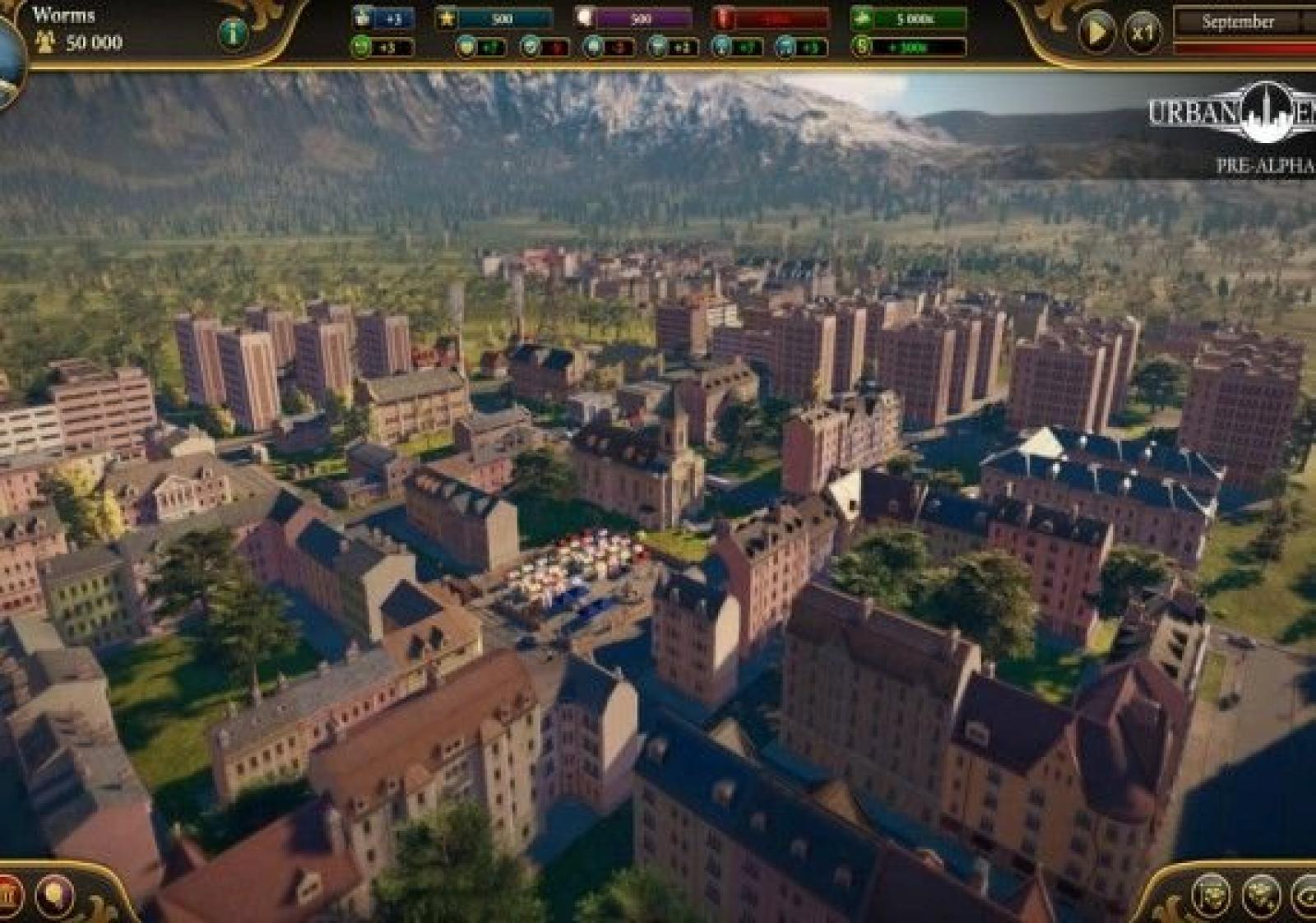Open the gold star prestige bar

(495, 17)
